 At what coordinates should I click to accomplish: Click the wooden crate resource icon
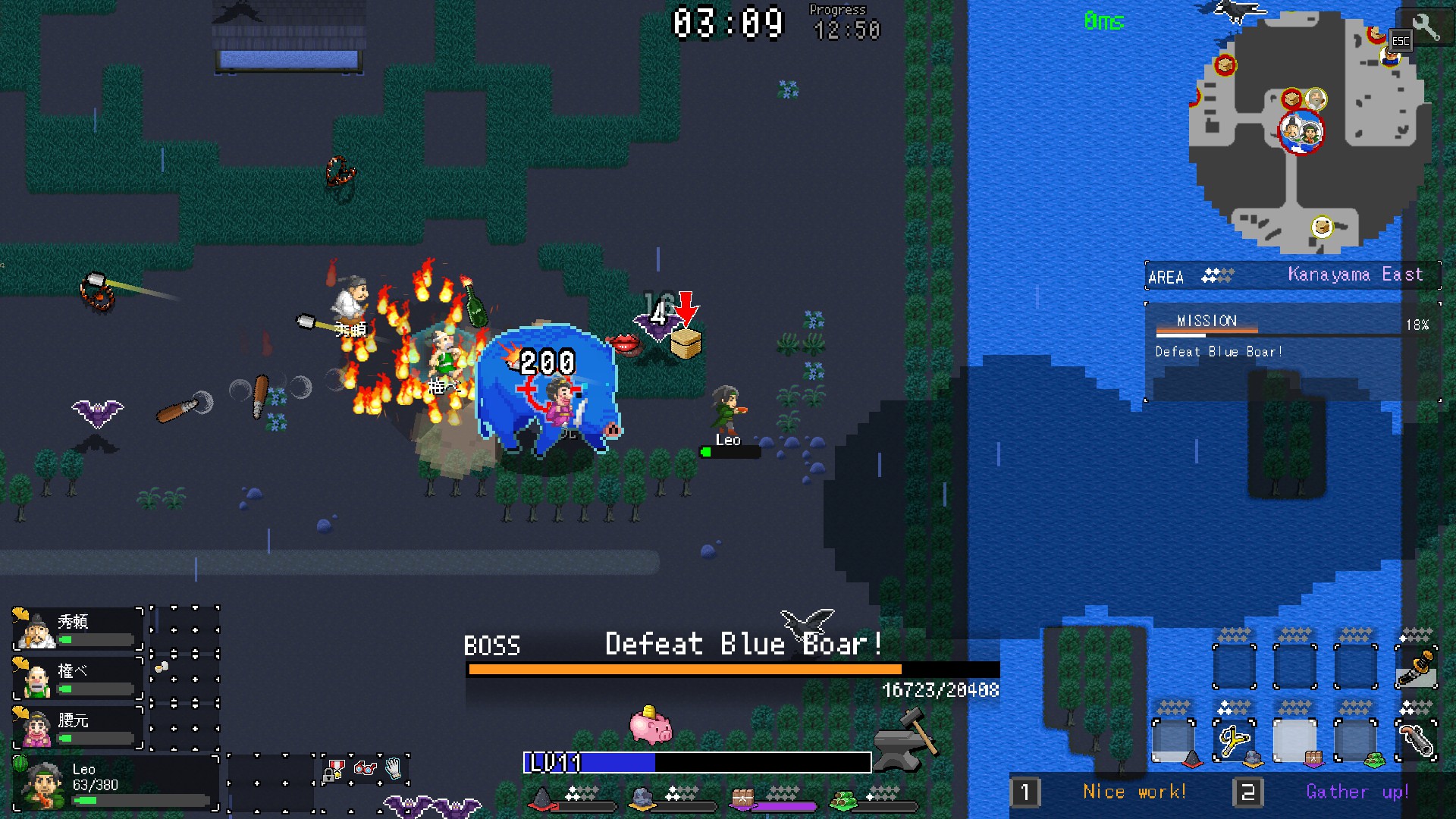742,798
